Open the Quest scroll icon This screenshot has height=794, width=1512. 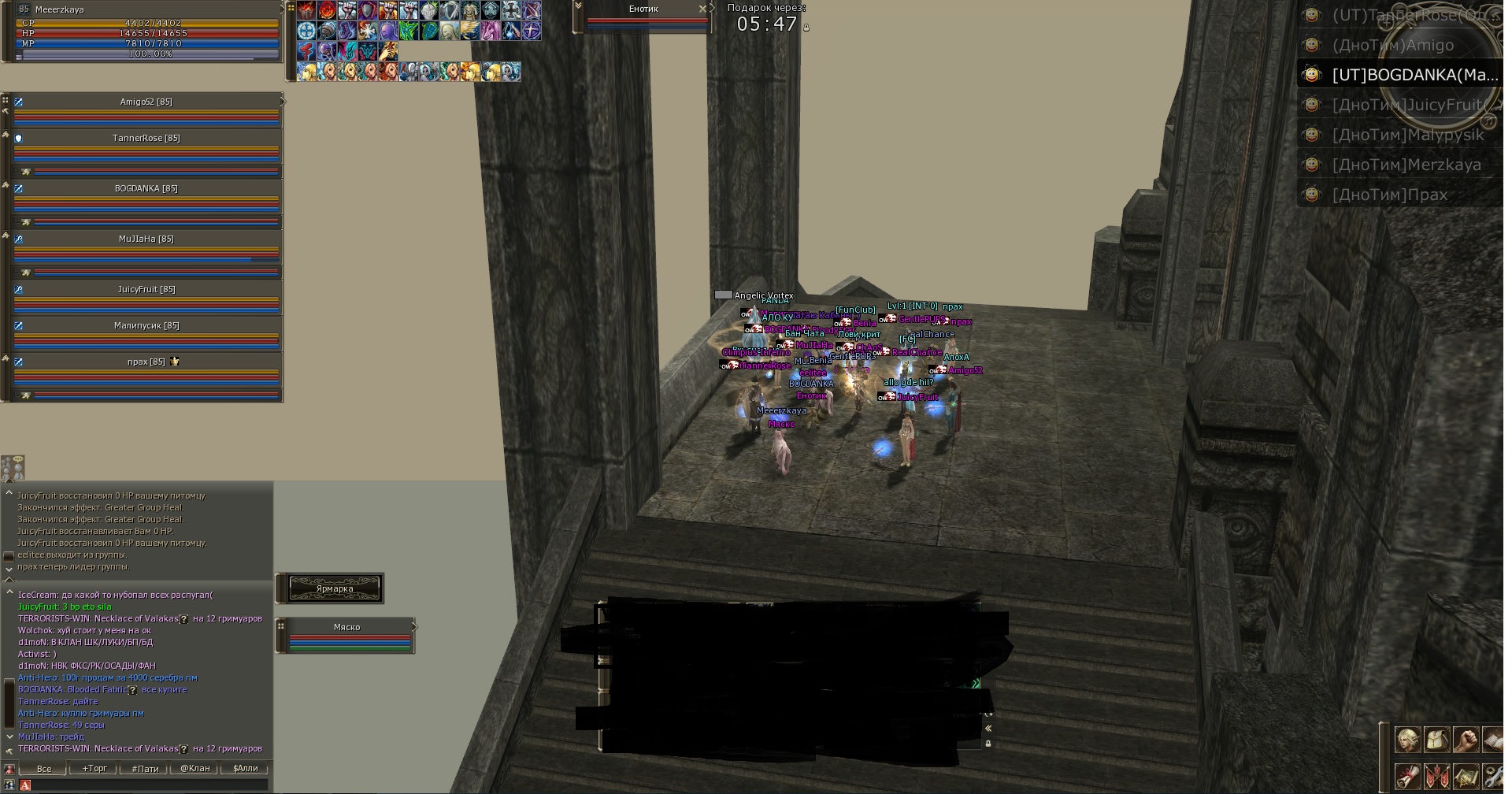point(1408,777)
